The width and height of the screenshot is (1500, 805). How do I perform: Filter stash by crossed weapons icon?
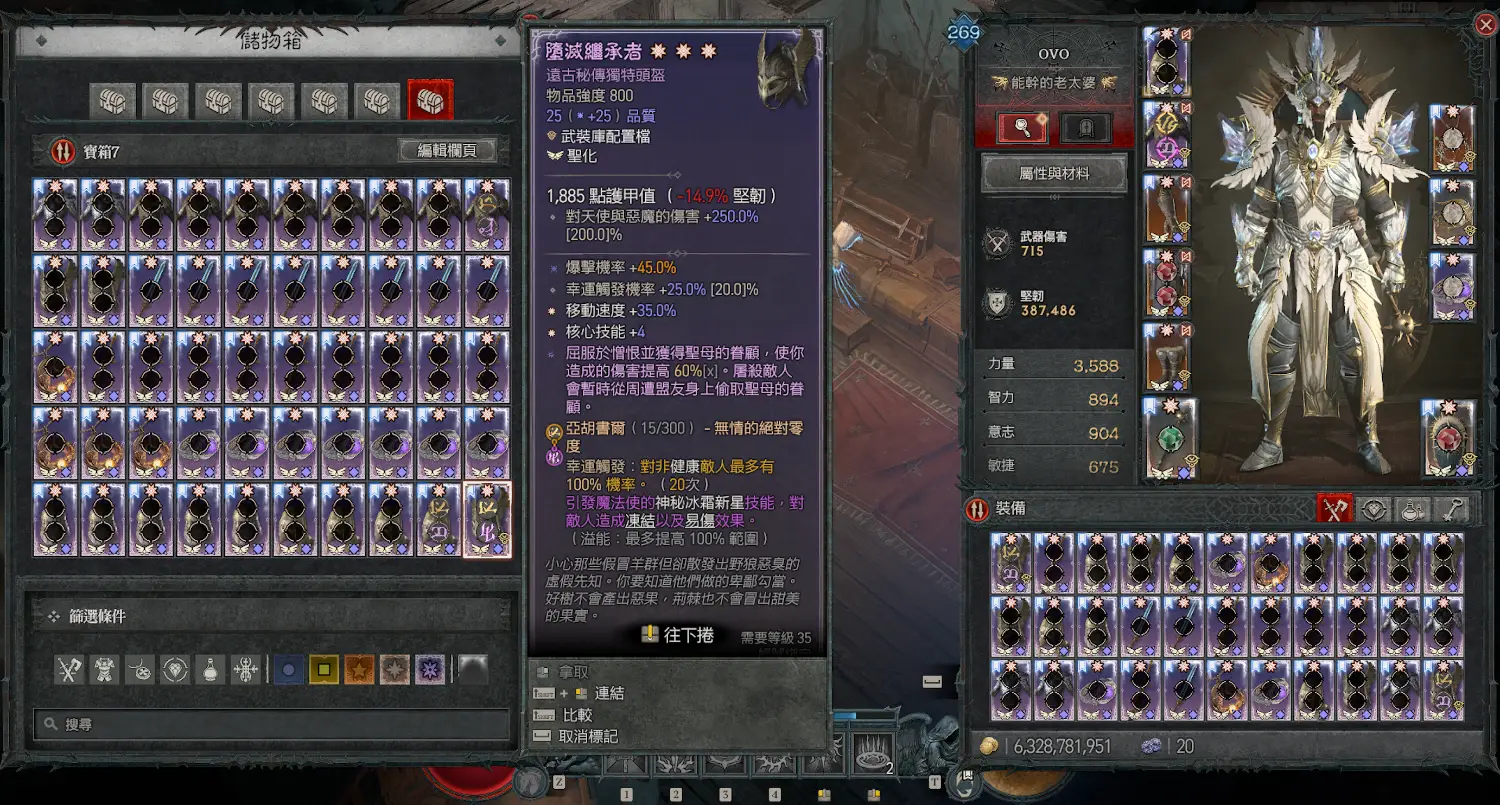click(68, 669)
